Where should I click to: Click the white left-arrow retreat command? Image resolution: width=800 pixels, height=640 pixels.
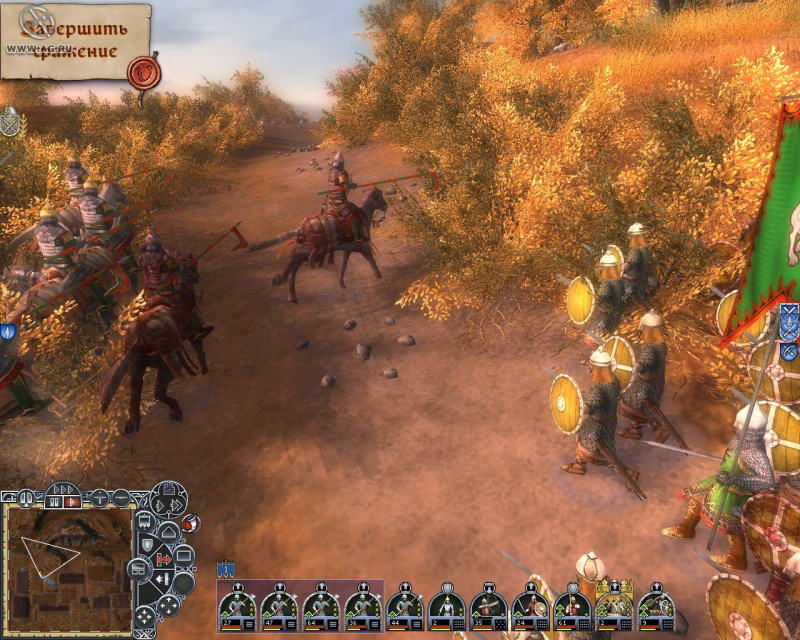pos(160,578)
